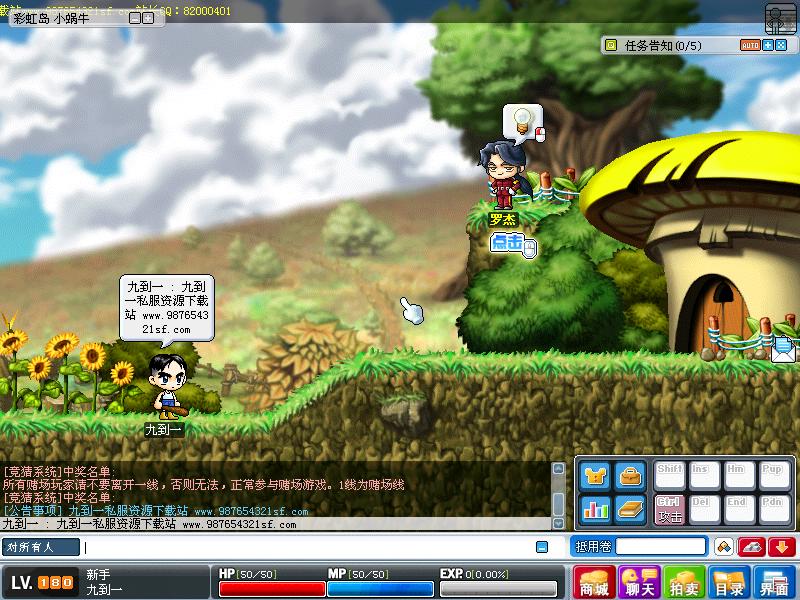Select the Ctrl 攻击 quick slot

[669, 509]
